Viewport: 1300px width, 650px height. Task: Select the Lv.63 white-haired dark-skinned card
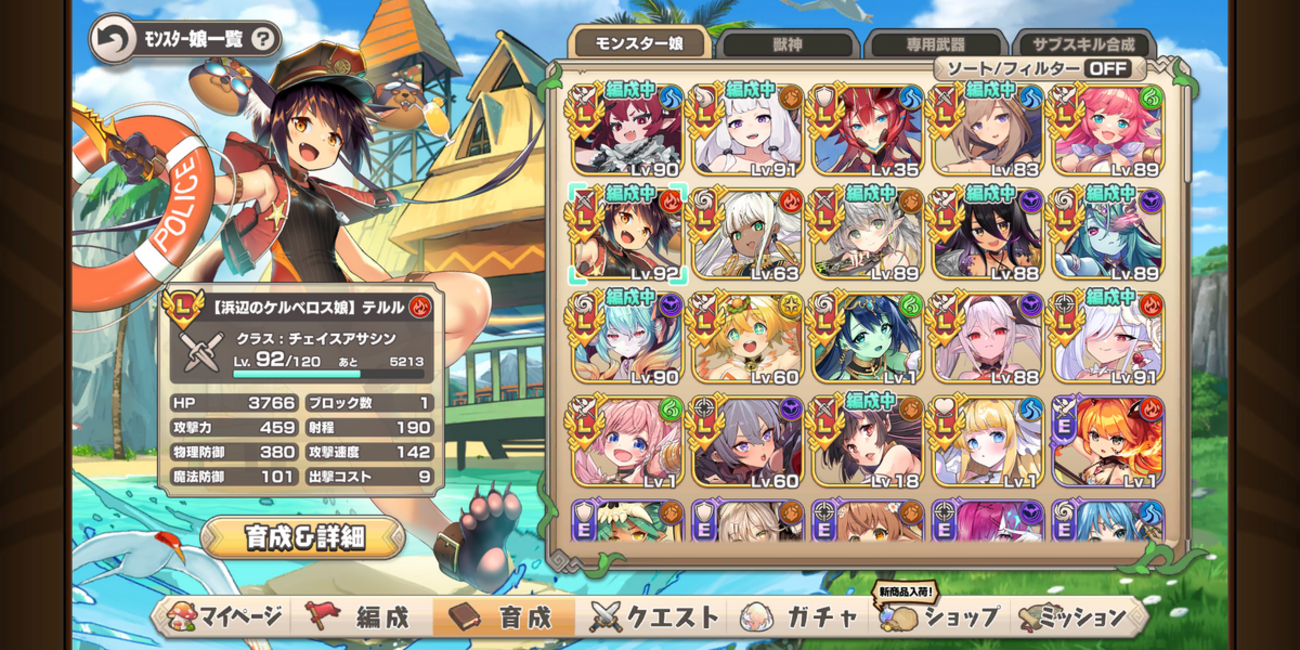click(x=748, y=233)
